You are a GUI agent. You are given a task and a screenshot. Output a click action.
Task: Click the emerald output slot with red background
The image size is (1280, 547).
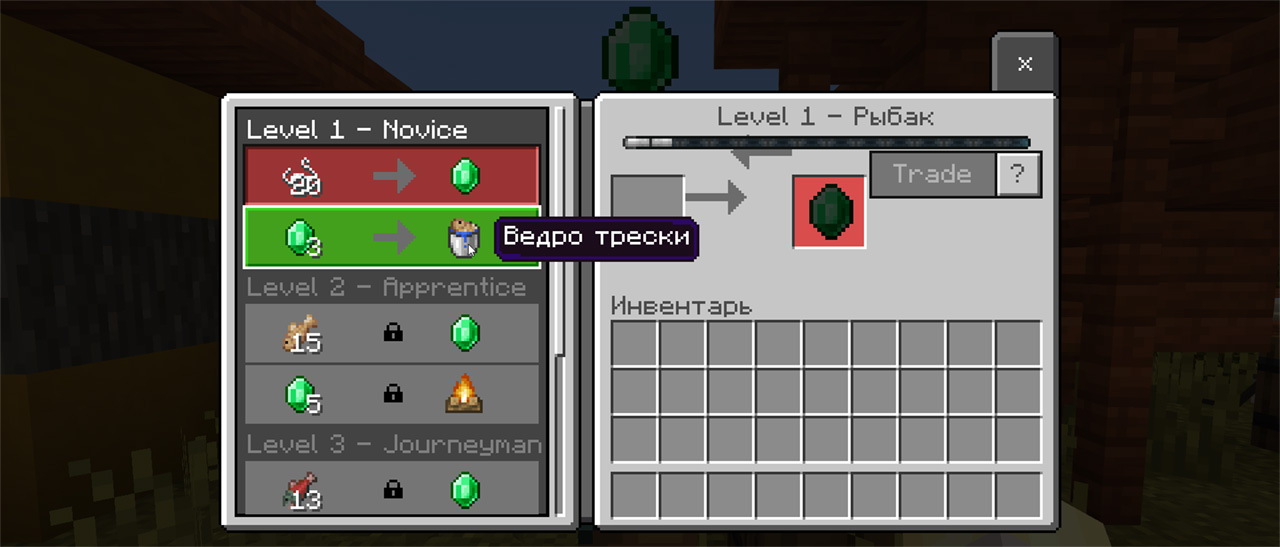(x=829, y=212)
